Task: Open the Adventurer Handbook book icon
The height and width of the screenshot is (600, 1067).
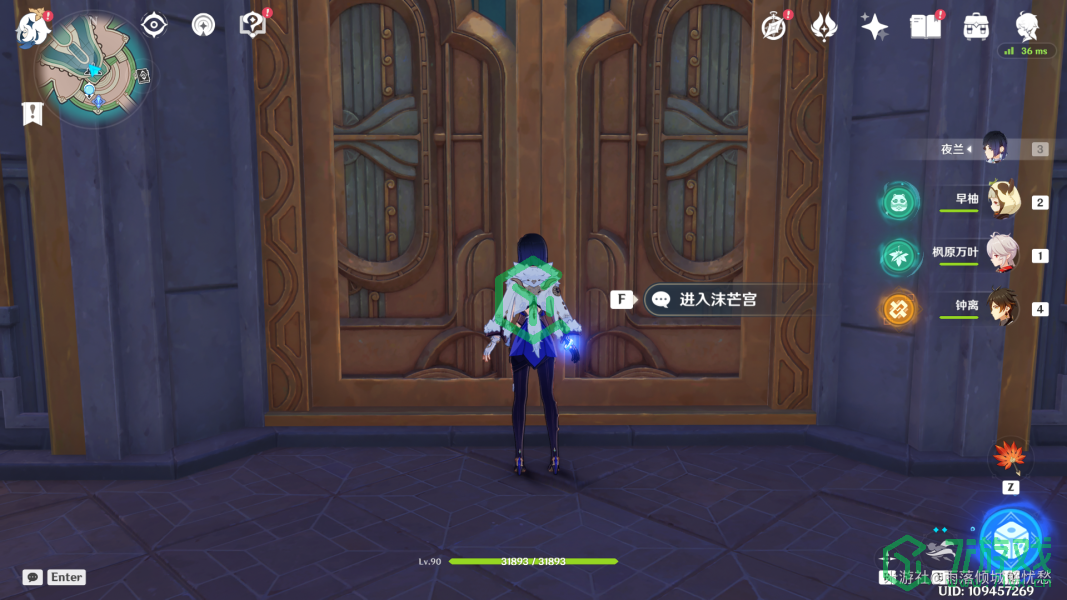Action: (x=926, y=27)
